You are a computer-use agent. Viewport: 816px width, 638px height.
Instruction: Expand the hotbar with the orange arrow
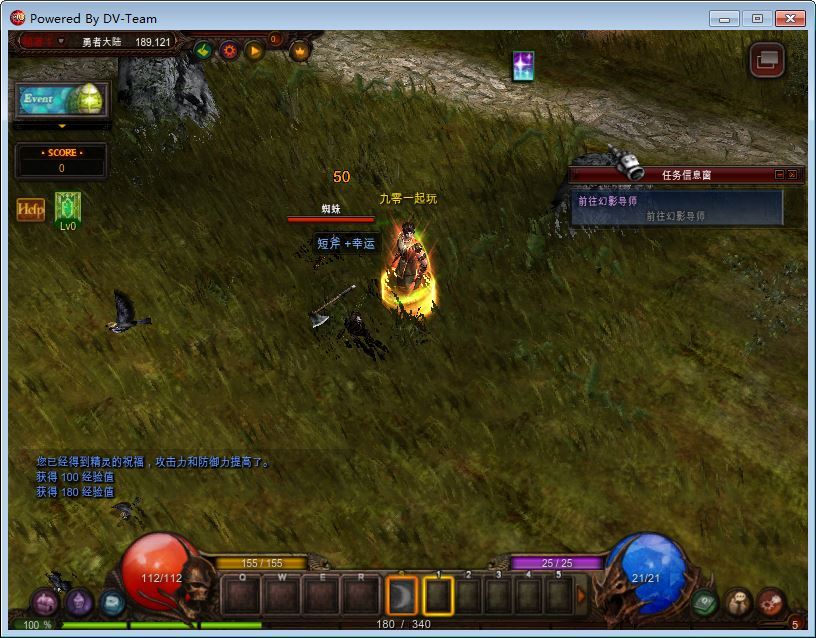(x=582, y=596)
